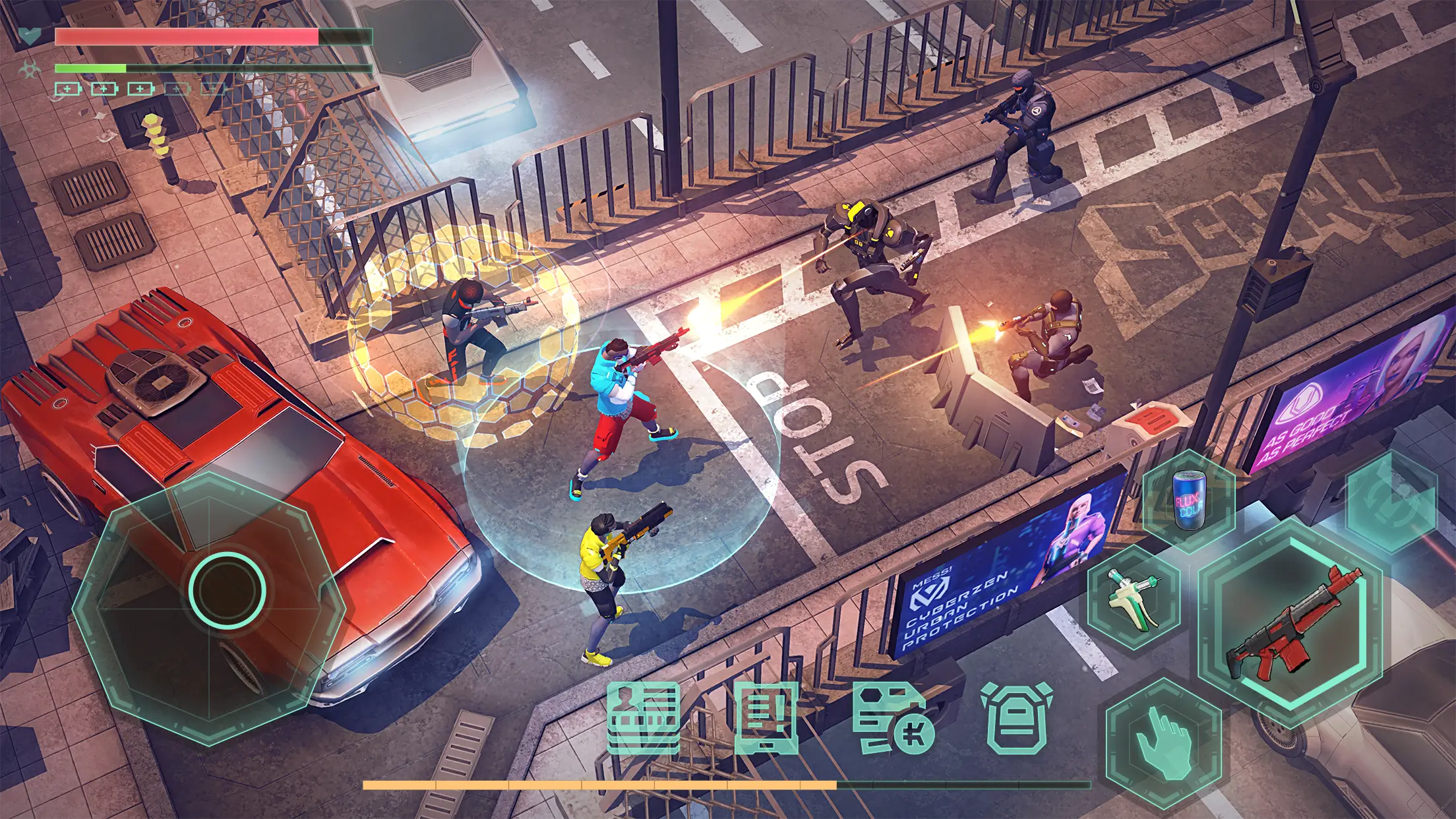
Task: Click the heart health status icon
Action: (30, 37)
